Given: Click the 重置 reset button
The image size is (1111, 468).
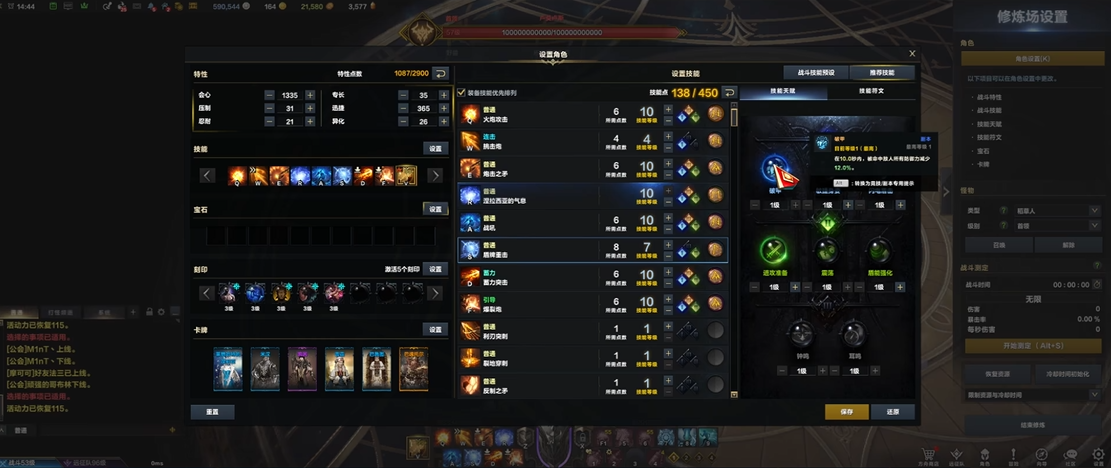Looking at the screenshot, I should [212, 411].
